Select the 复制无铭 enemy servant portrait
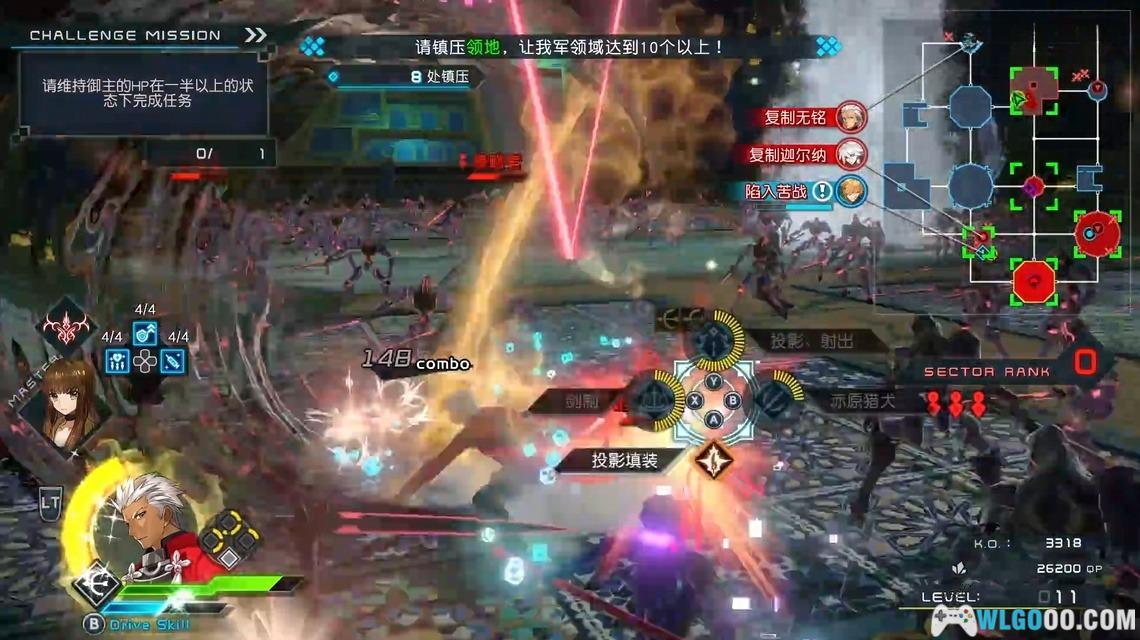The height and width of the screenshot is (640, 1140). point(851,116)
